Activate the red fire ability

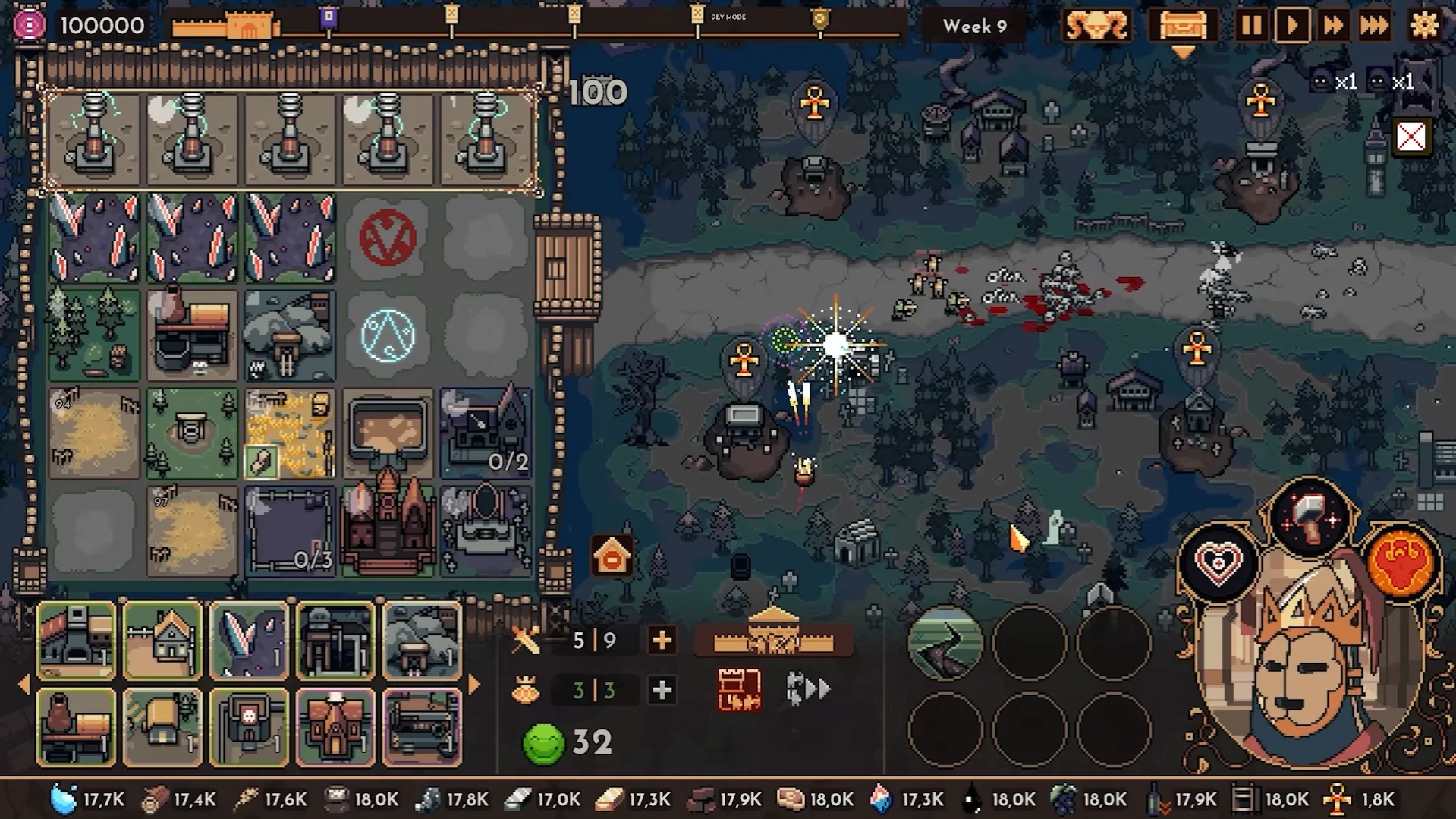(1401, 563)
